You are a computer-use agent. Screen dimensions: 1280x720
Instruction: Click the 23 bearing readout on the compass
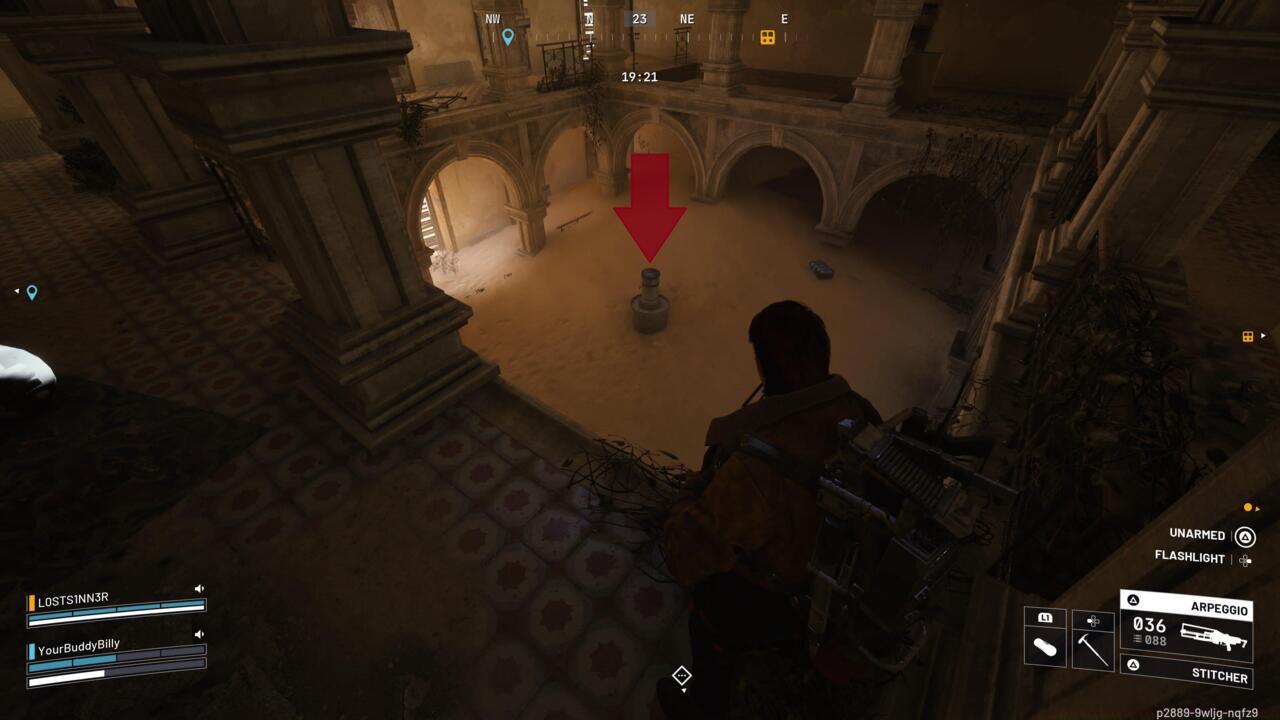tap(638, 18)
